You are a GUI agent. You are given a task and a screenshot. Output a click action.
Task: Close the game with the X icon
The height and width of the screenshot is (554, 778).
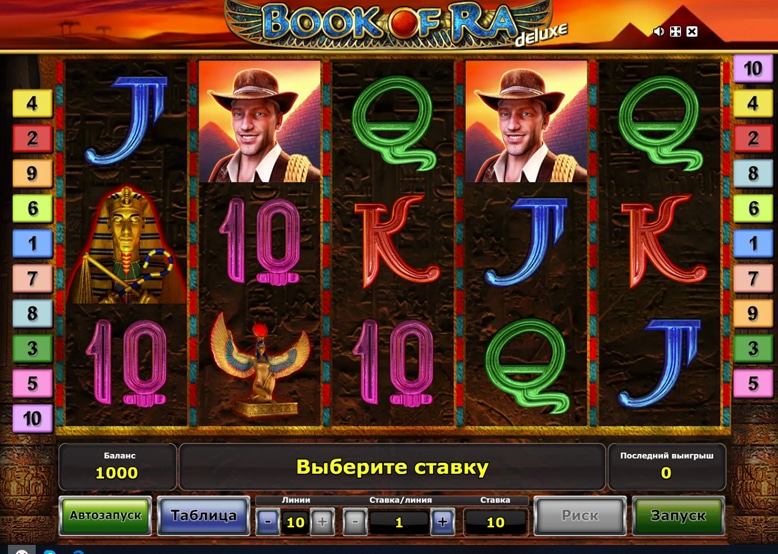(692, 32)
